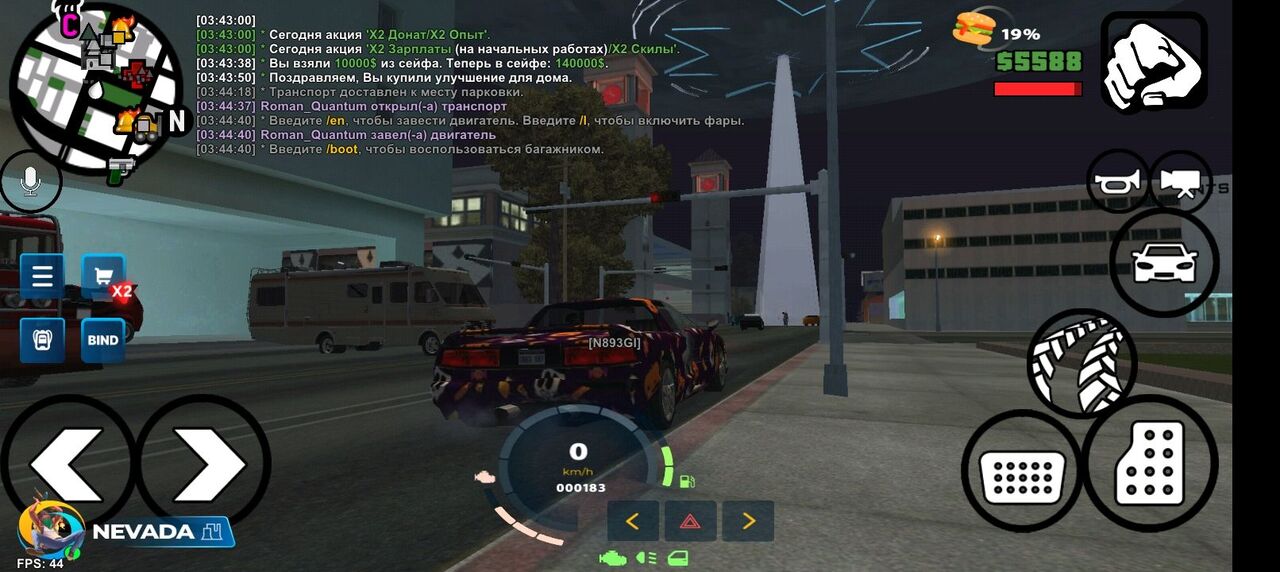Sound the car horn button

(1118, 181)
